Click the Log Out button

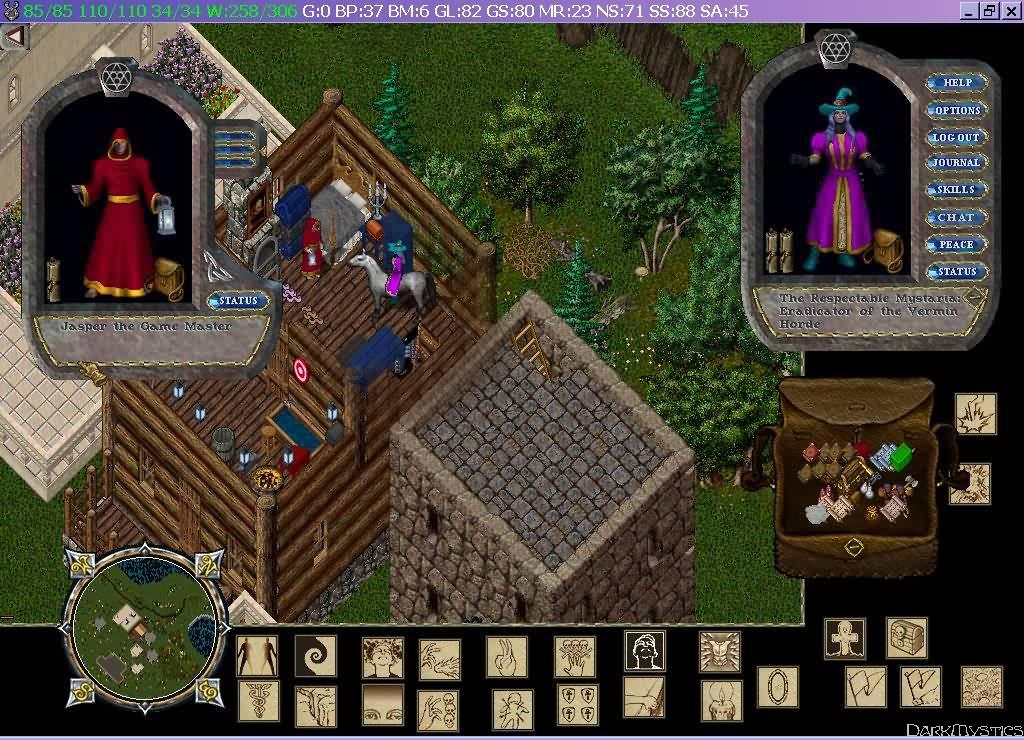(x=956, y=137)
